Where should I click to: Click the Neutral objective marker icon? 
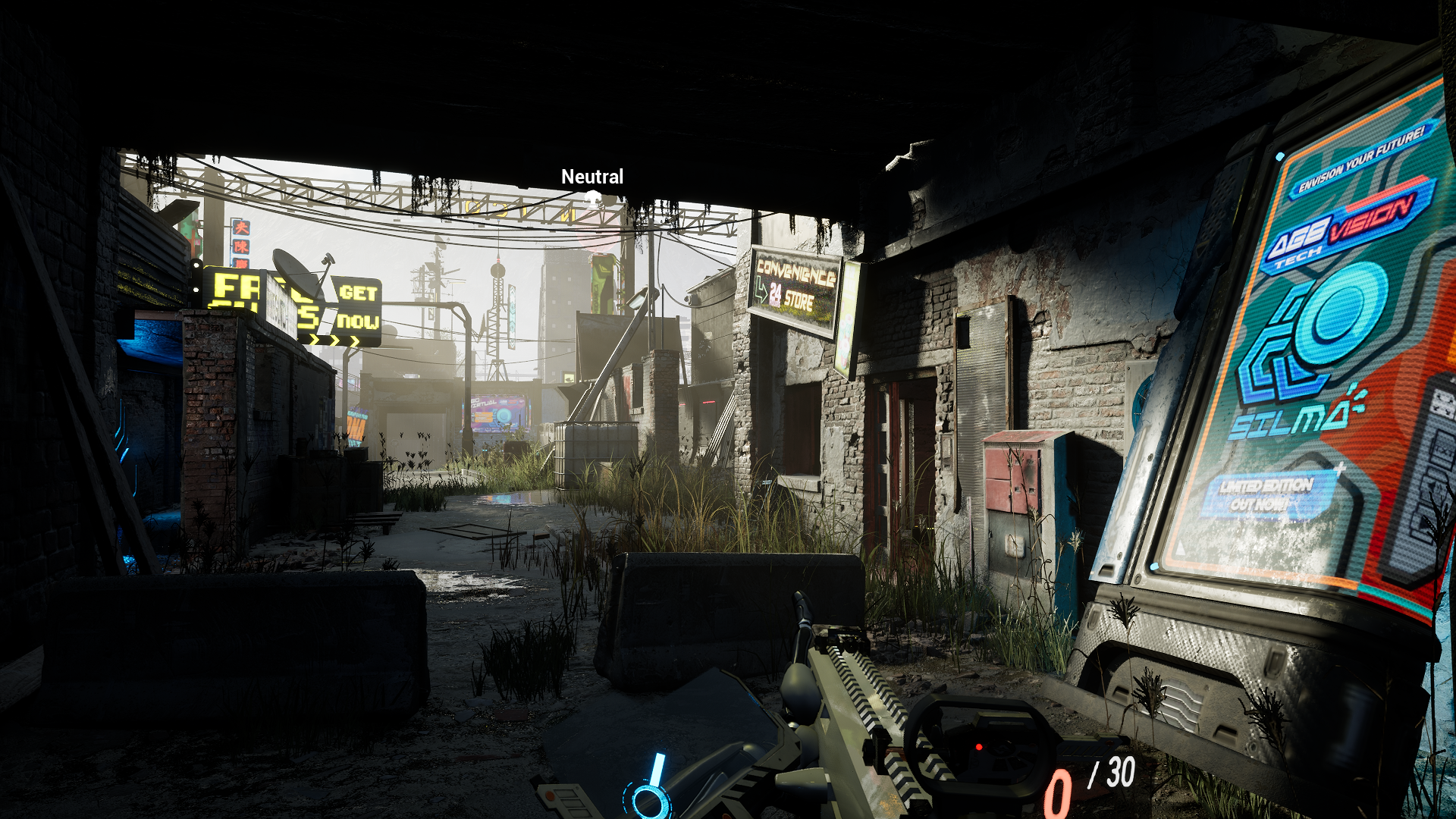pyautogui.click(x=592, y=198)
